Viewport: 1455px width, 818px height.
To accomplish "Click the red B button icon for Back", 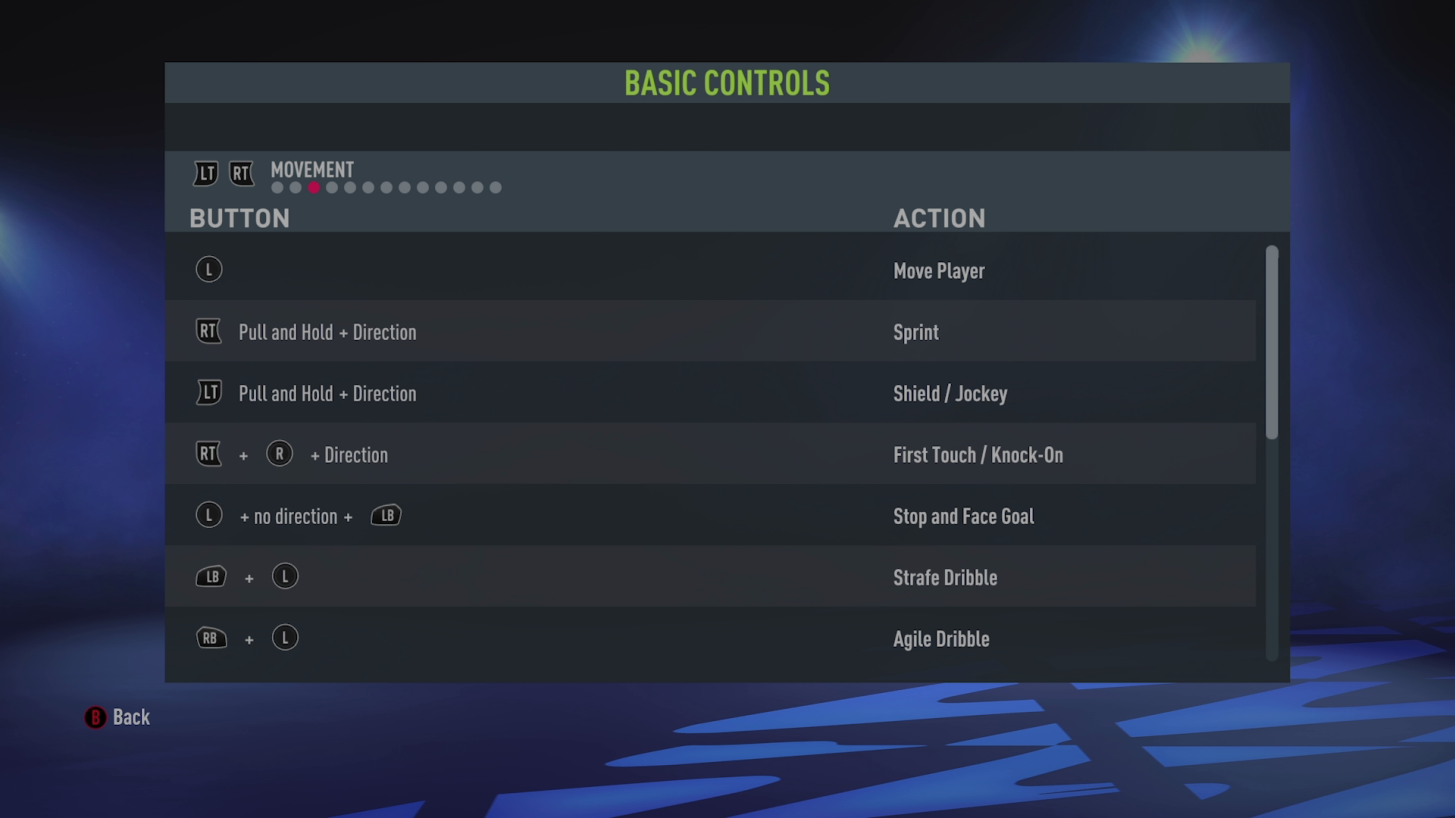I will pyautogui.click(x=95, y=717).
